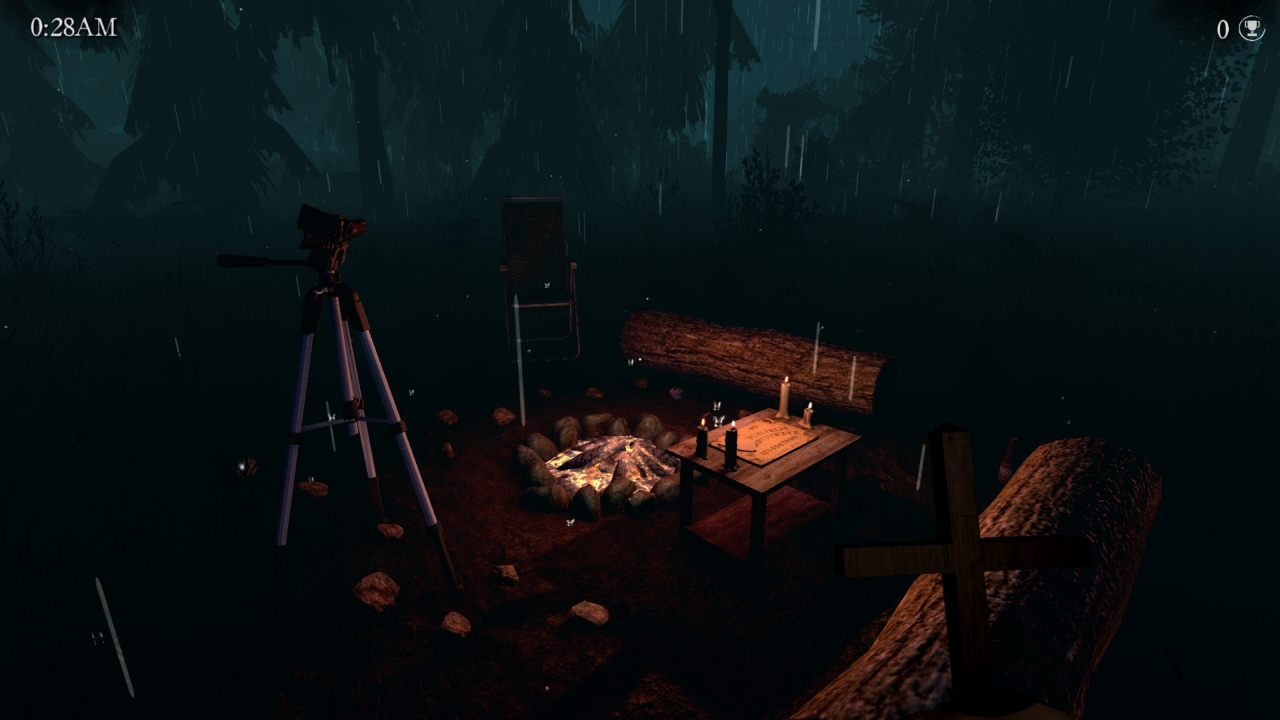Extinguish the short white candle's flame
The height and width of the screenshot is (720, 1280).
[810, 404]
